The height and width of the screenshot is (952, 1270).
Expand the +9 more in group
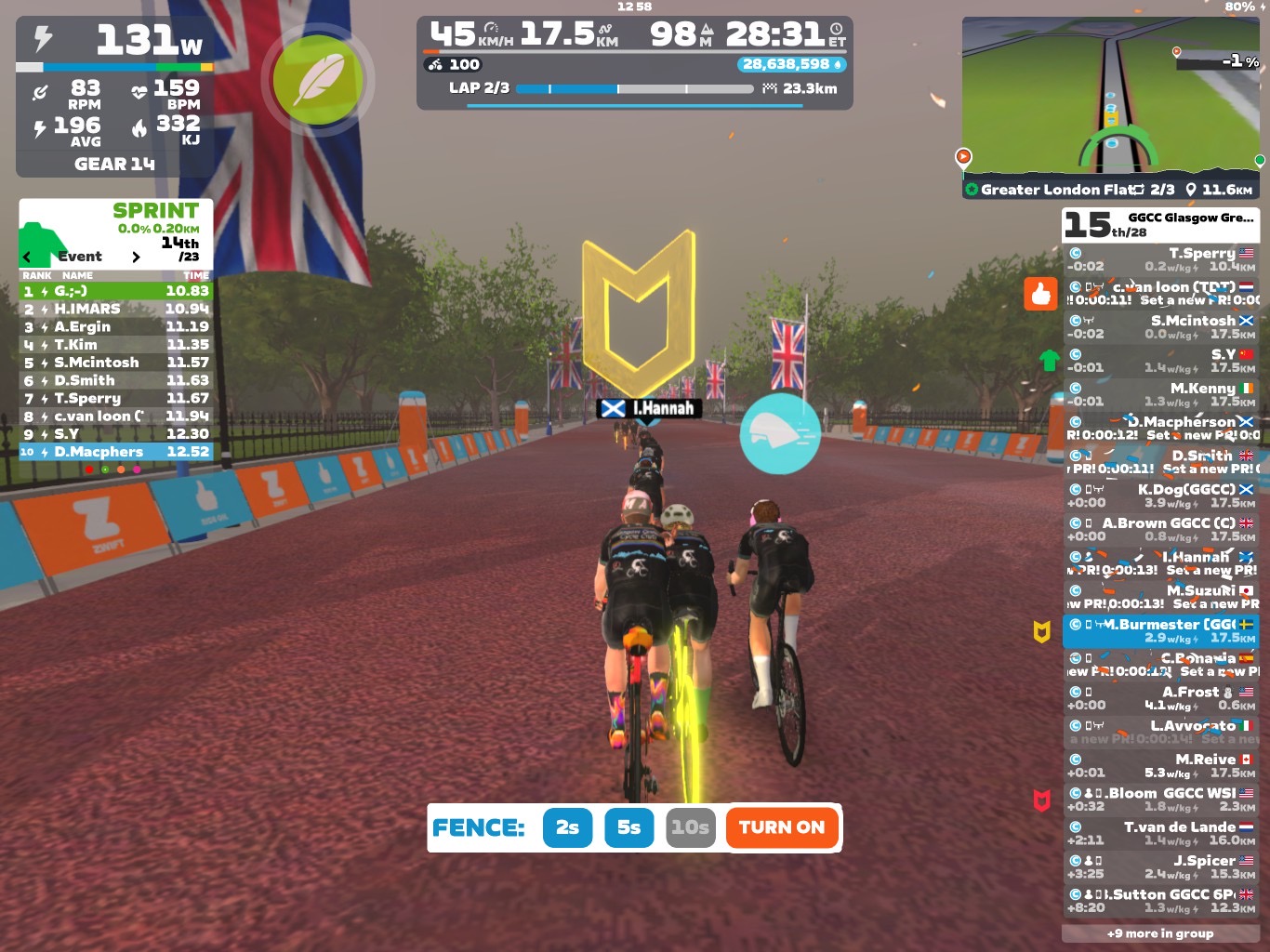tap(1160, 933)
